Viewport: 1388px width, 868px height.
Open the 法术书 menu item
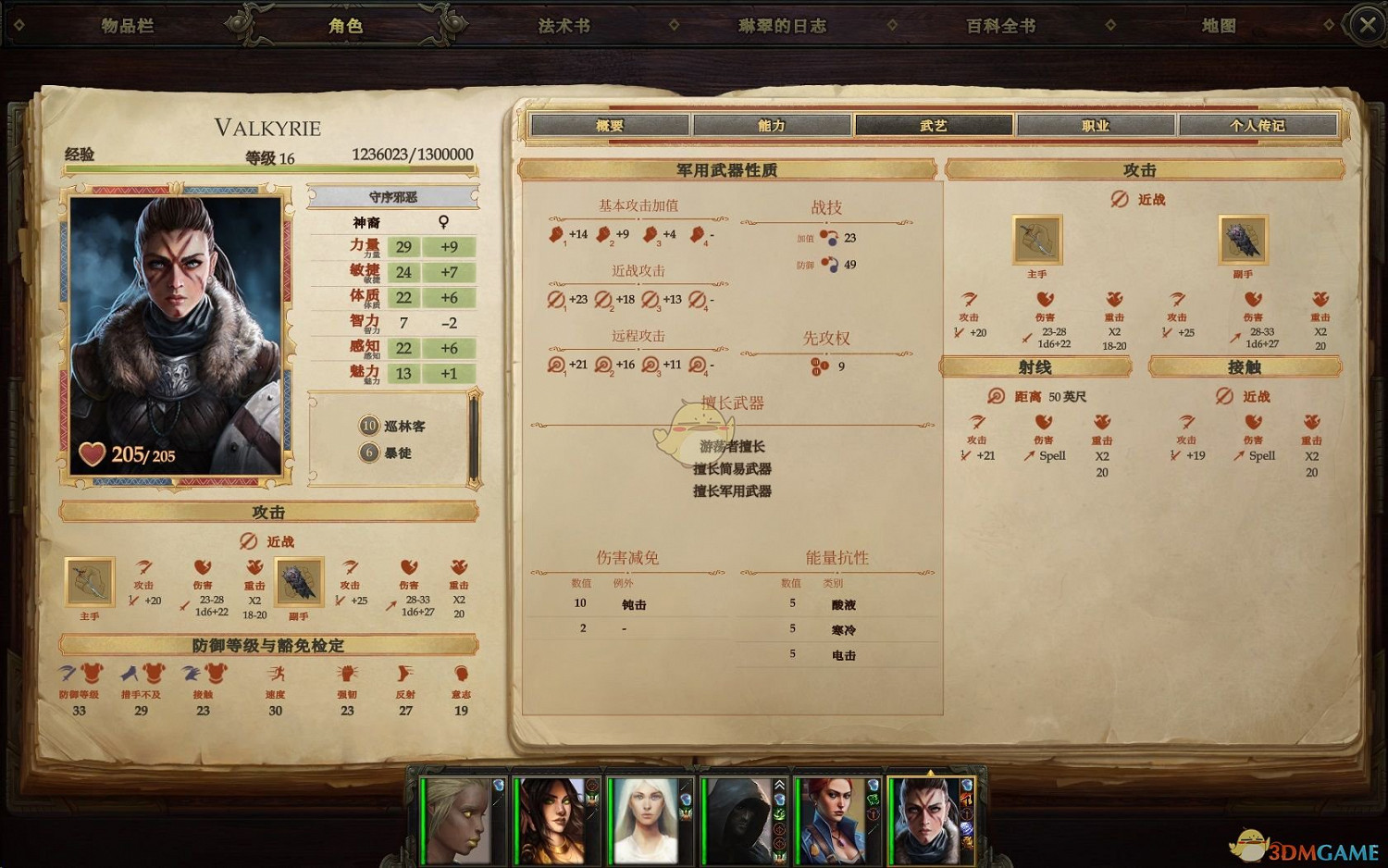pos(563,25)
